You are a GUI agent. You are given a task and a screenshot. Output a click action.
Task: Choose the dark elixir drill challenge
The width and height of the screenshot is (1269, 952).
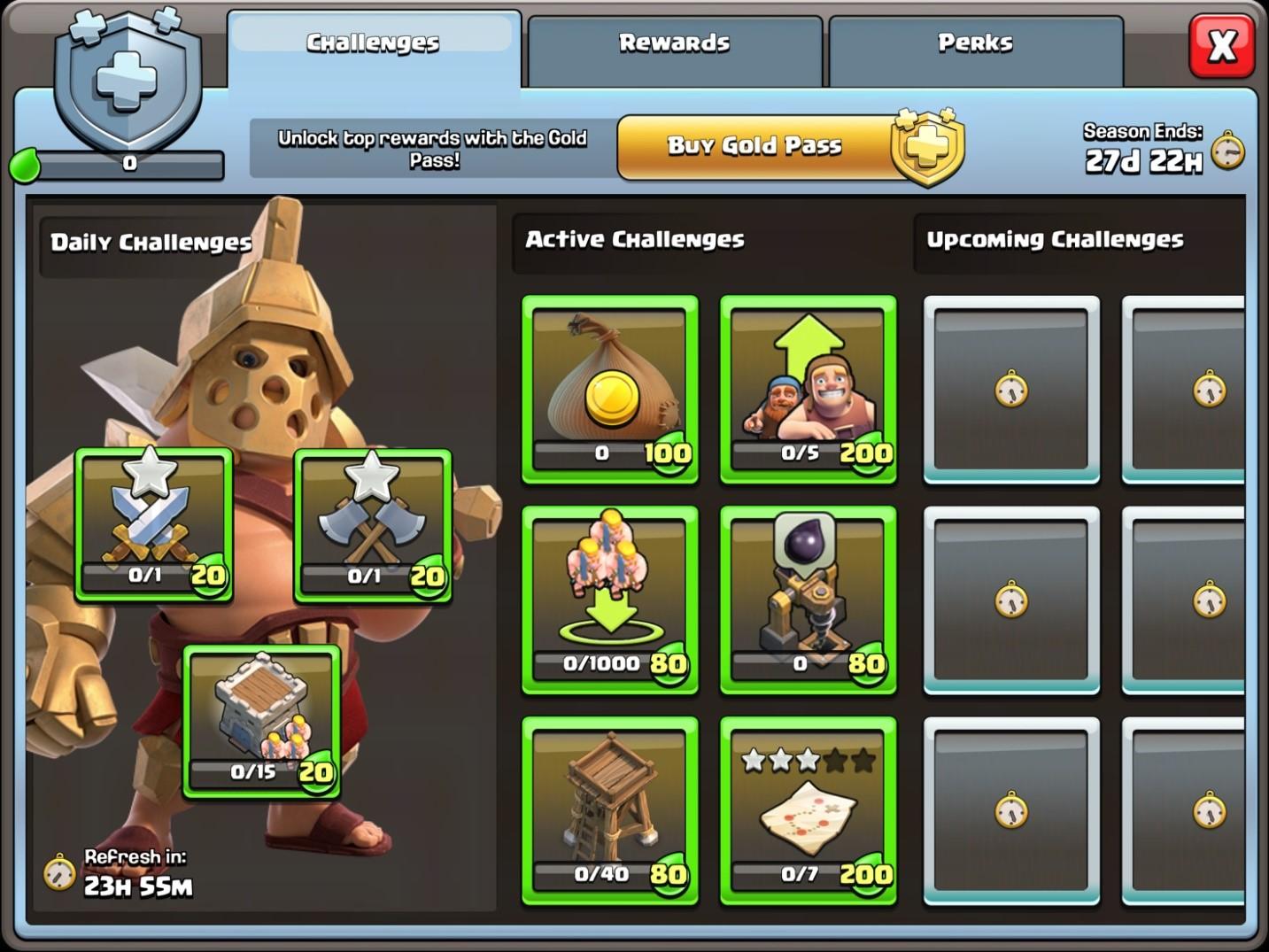point(809,600)
